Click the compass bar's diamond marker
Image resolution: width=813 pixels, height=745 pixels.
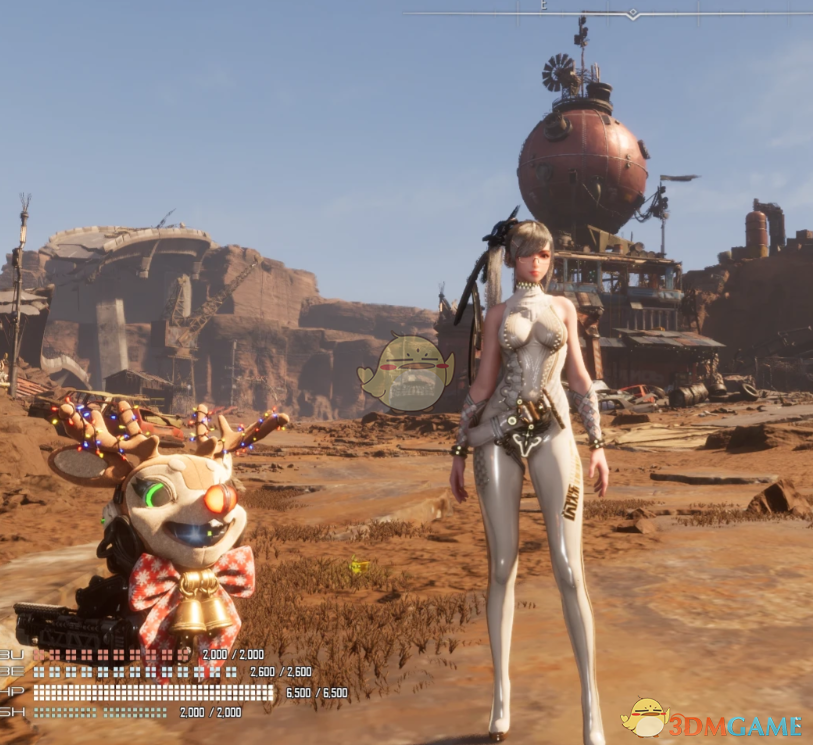632,14
